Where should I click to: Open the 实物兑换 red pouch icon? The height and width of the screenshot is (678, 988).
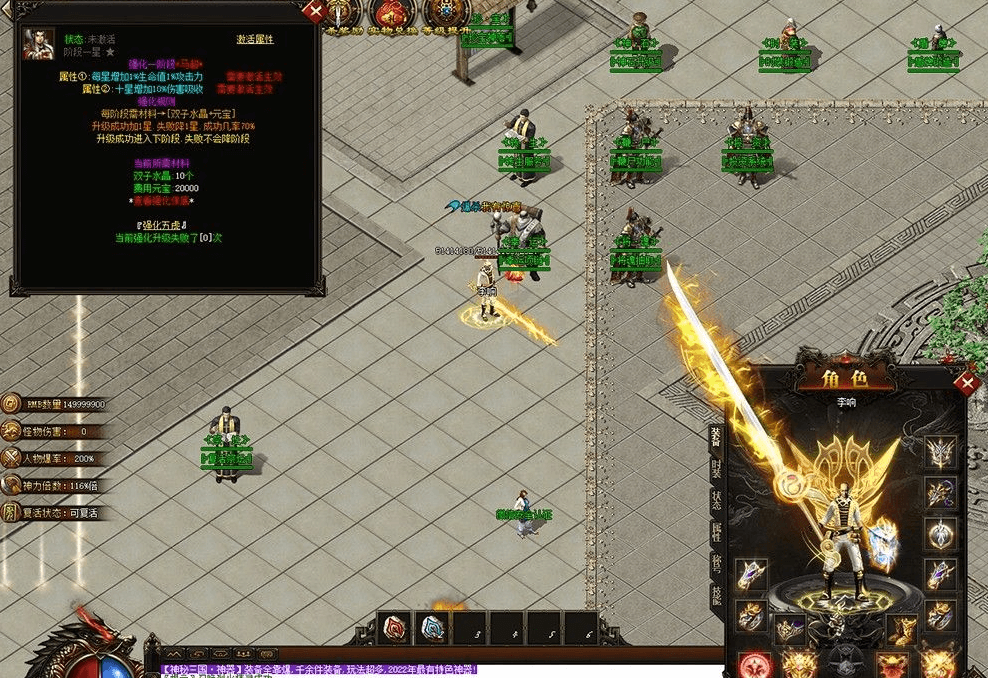click(x=392, y=14)
